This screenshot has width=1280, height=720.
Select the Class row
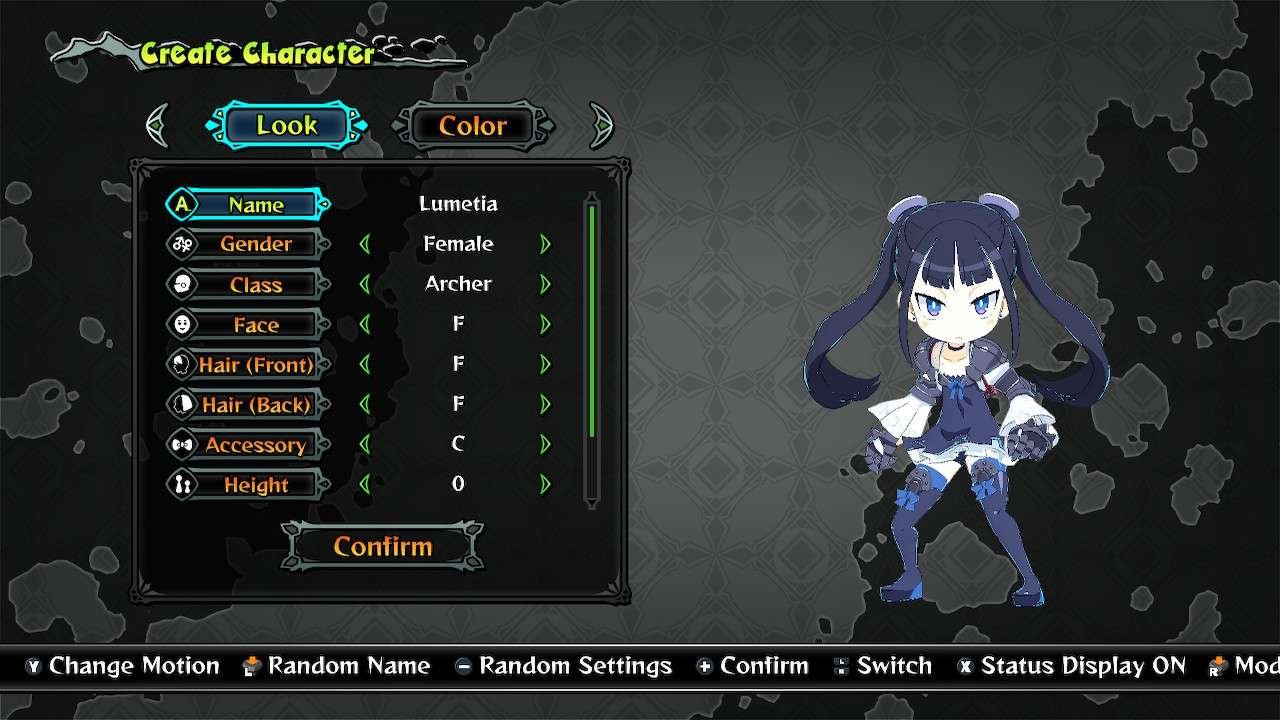(x=255, y=285)
